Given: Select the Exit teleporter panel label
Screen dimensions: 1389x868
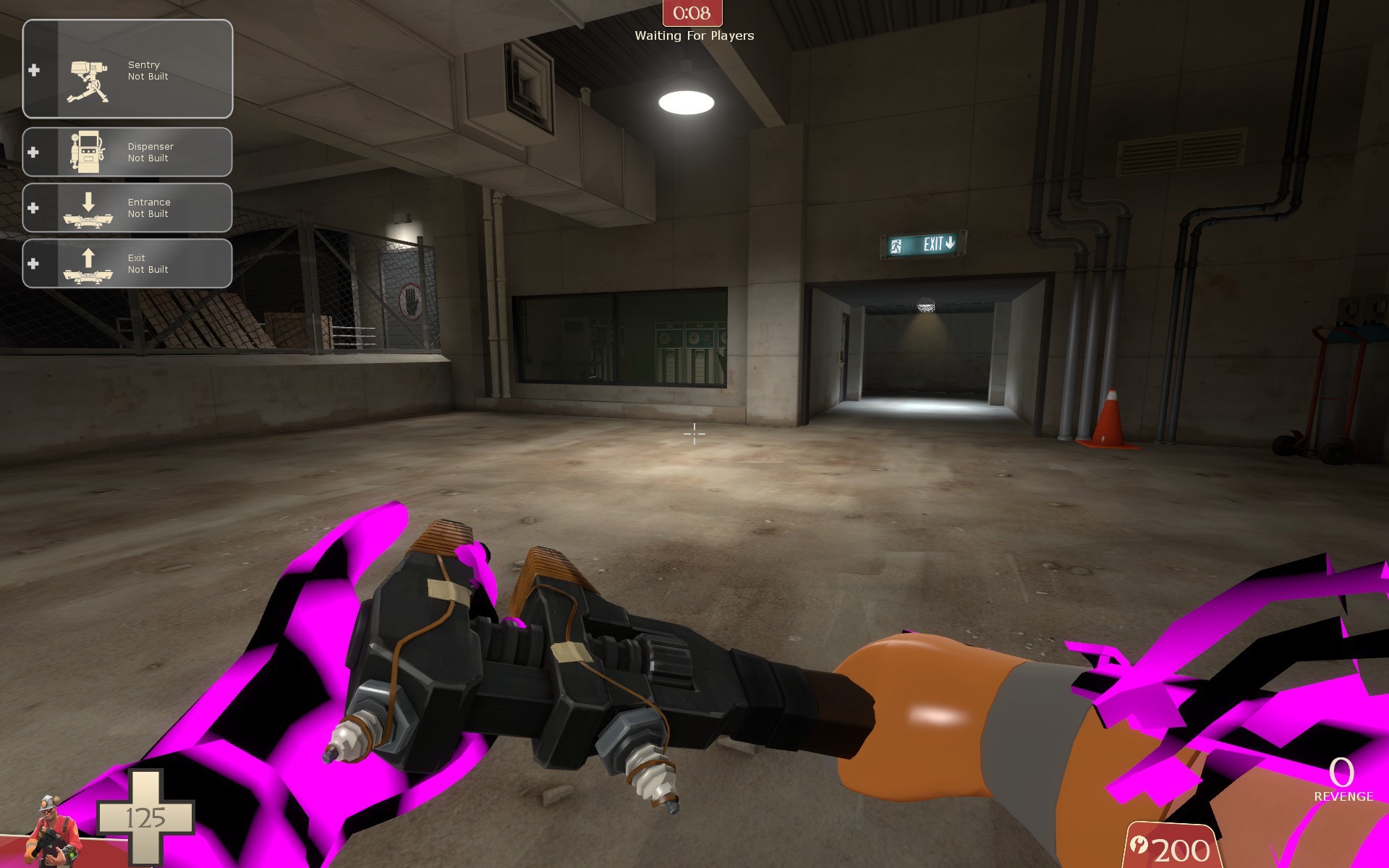Looking at the screenshot, I should [x=136, y=257].
